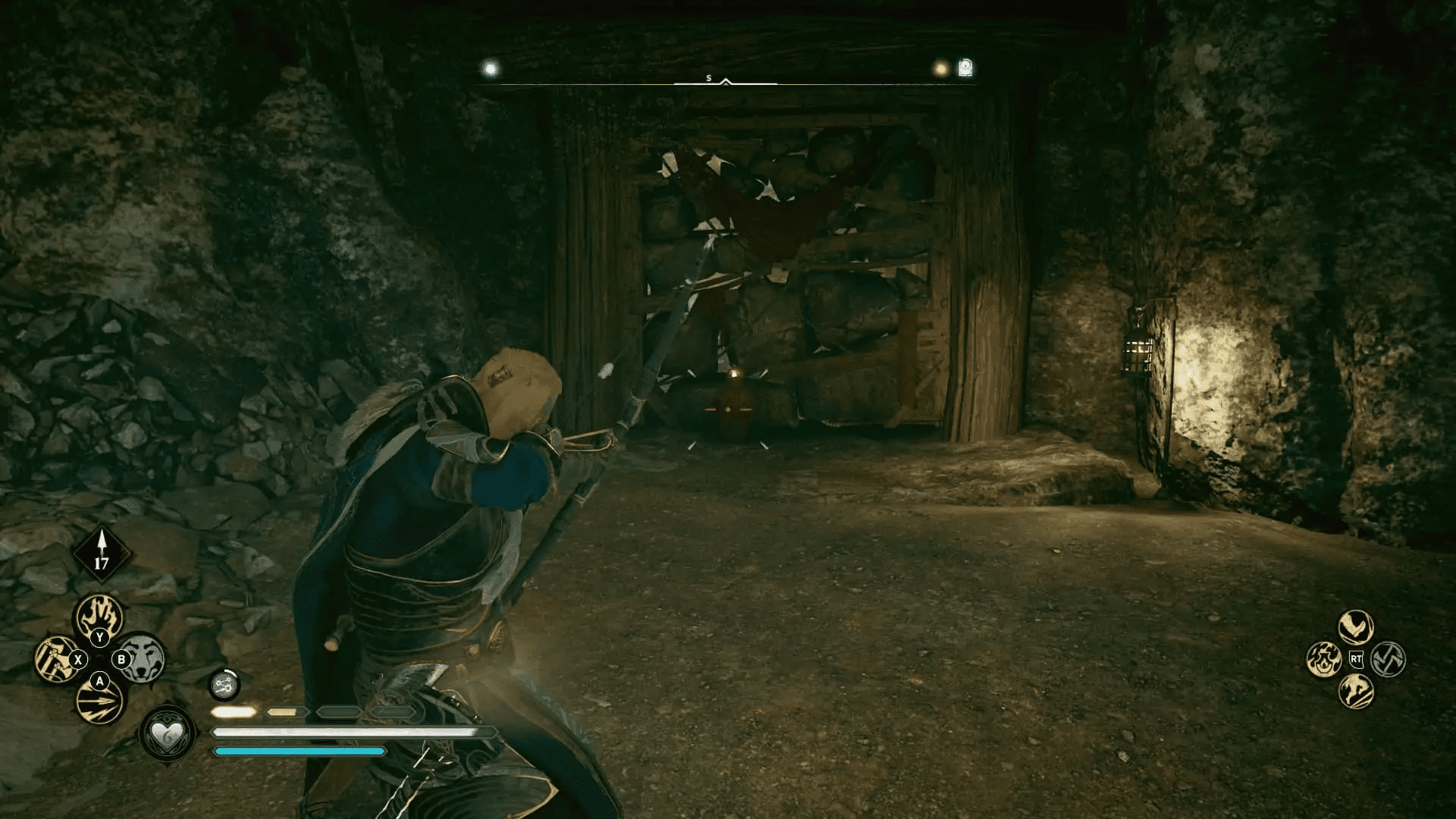Select the S direction marker on the compass
The image size is (1456, 819).
[x=709, y=76]
